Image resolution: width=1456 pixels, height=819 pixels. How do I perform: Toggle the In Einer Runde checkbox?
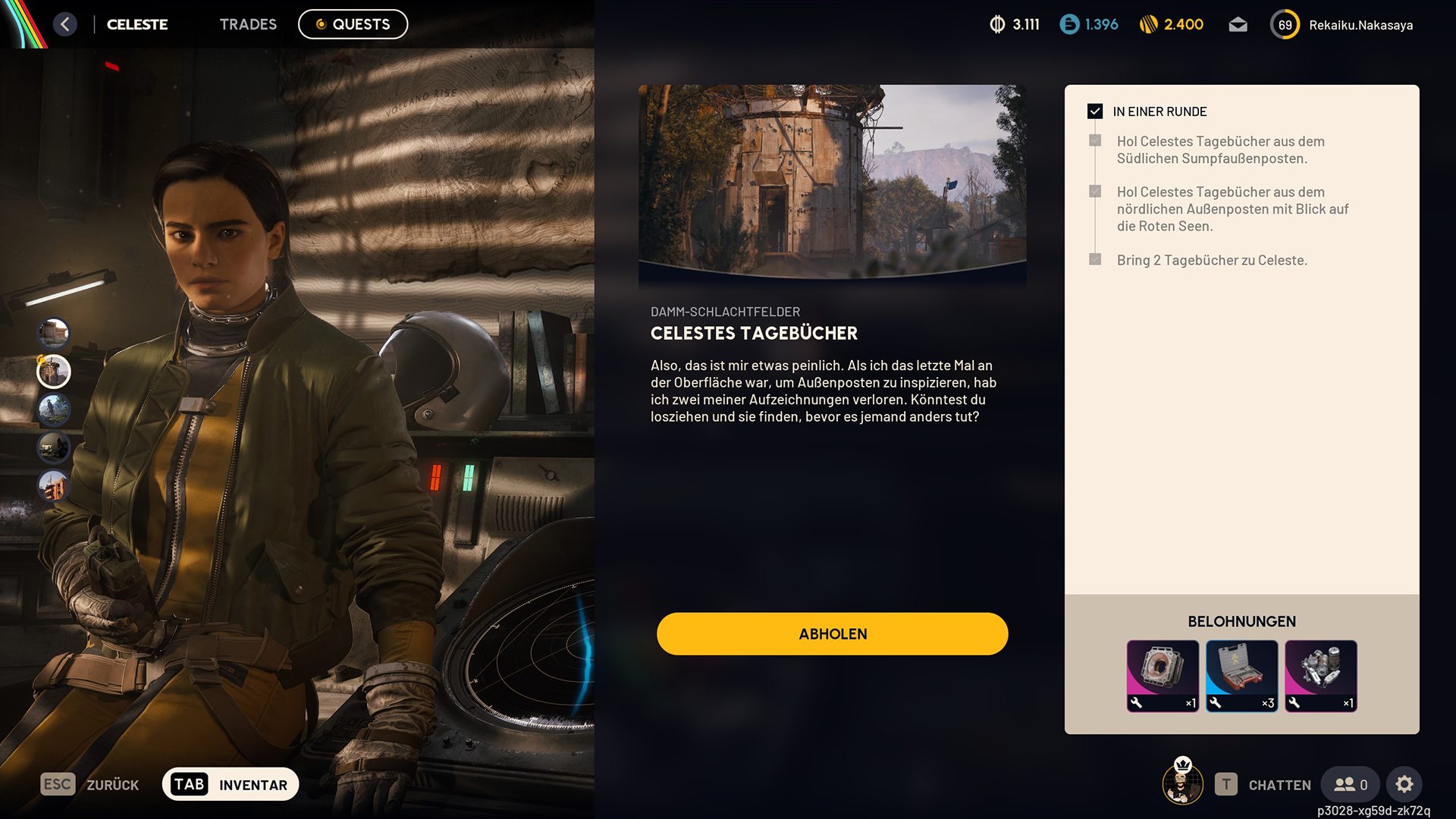[x=1095, y=111]
